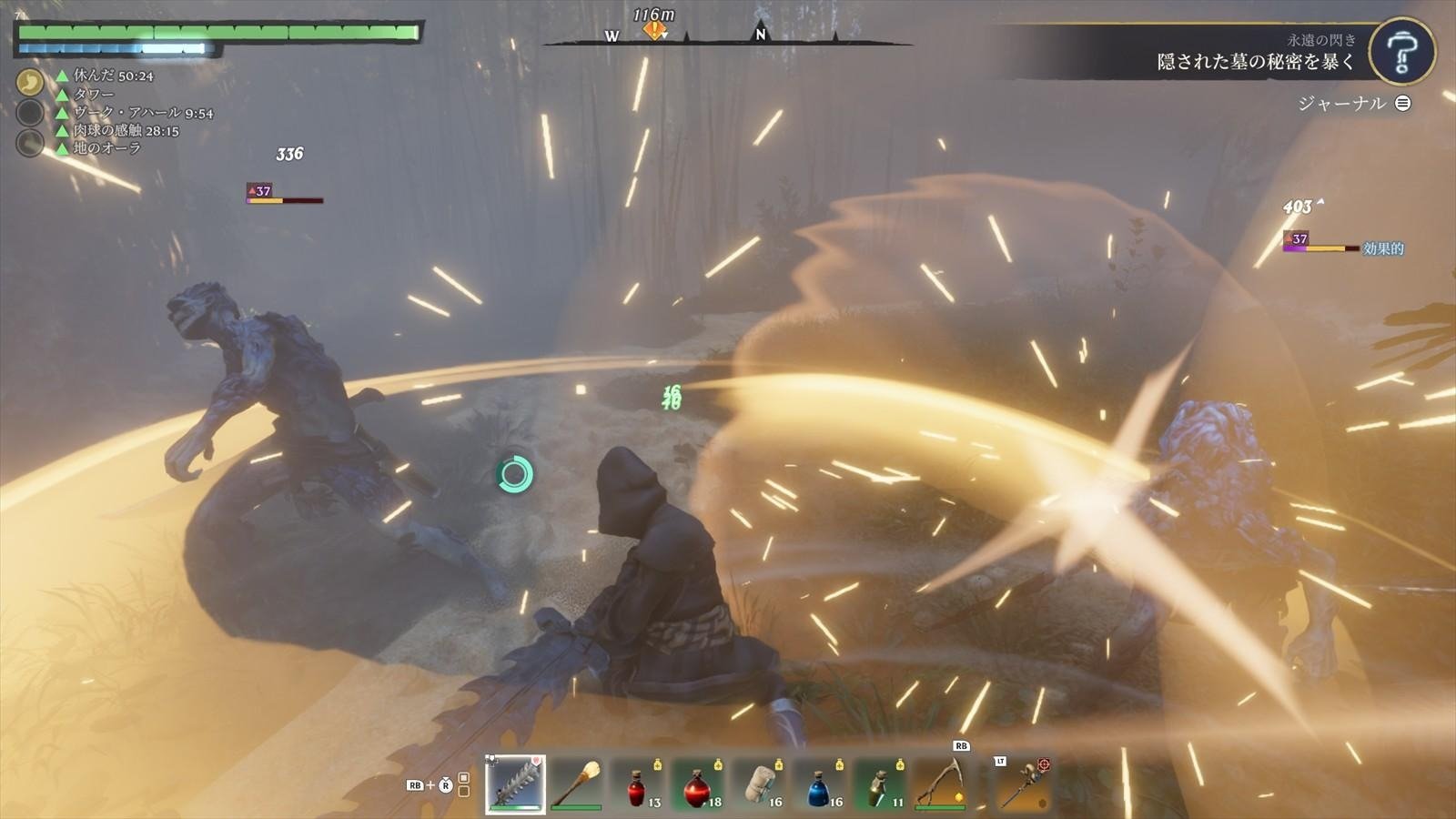Use the blue mana potion
The height and width of the screenshot is (819, 1456).
[819, 785]
